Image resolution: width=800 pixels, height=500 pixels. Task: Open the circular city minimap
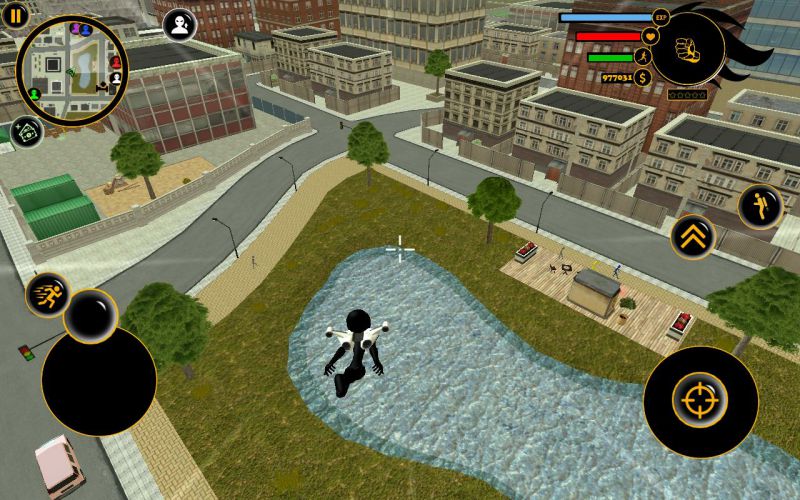coord(72,70)
